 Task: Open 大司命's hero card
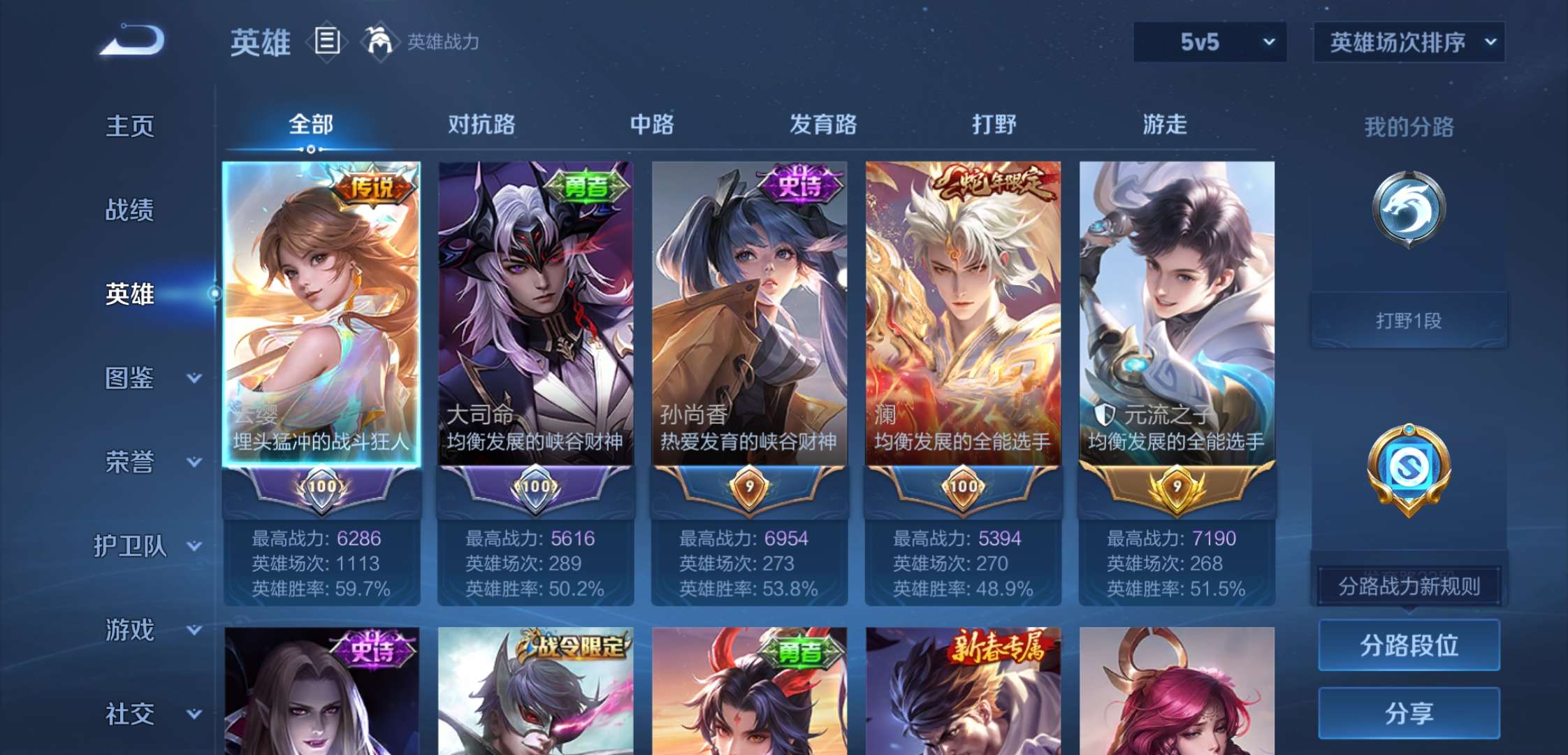pos(535,315)
